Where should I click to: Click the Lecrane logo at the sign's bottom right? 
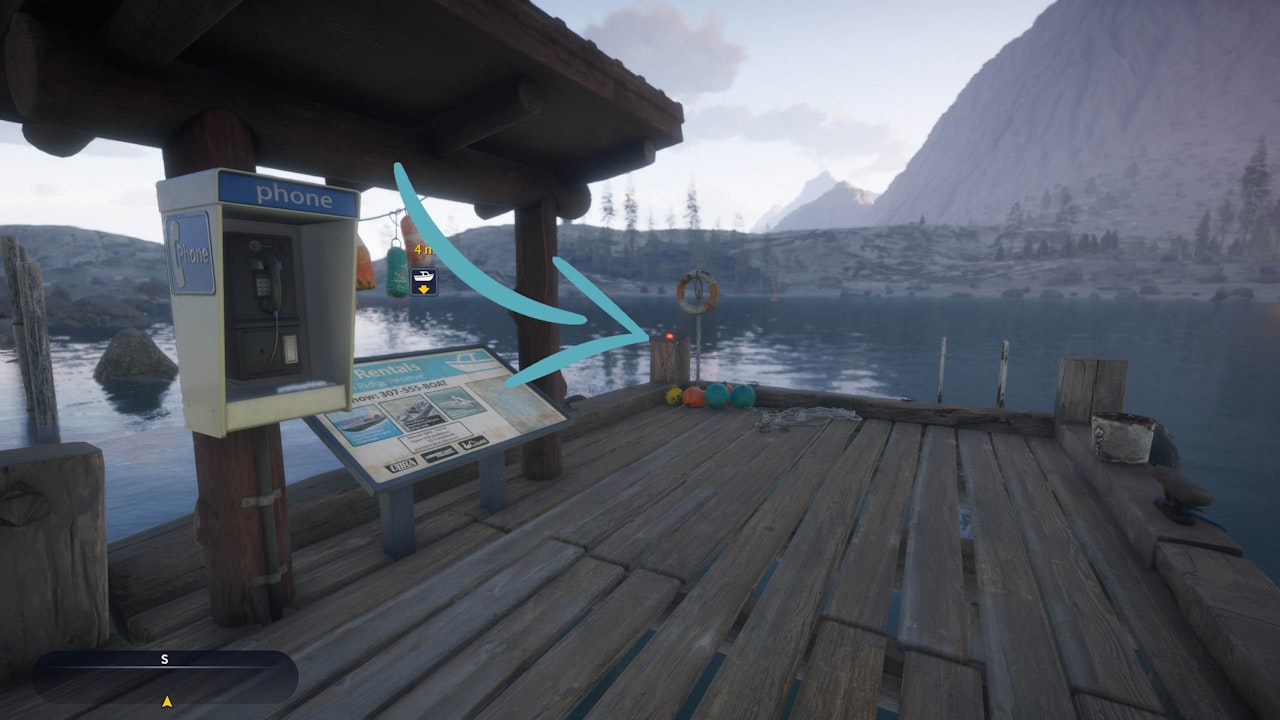[x=473, y=444]
